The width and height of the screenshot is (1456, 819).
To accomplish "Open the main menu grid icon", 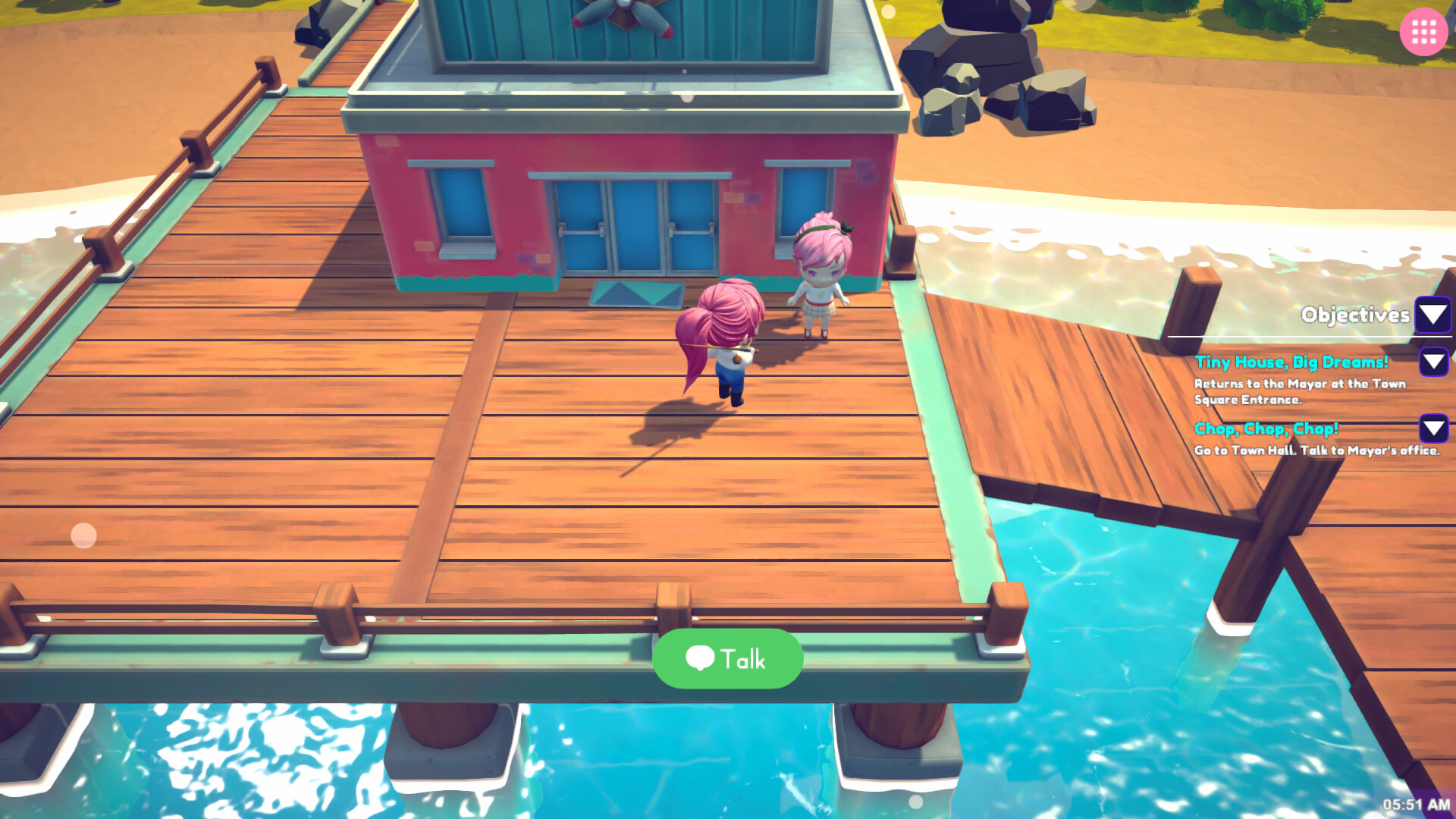I will [1424, 32].
